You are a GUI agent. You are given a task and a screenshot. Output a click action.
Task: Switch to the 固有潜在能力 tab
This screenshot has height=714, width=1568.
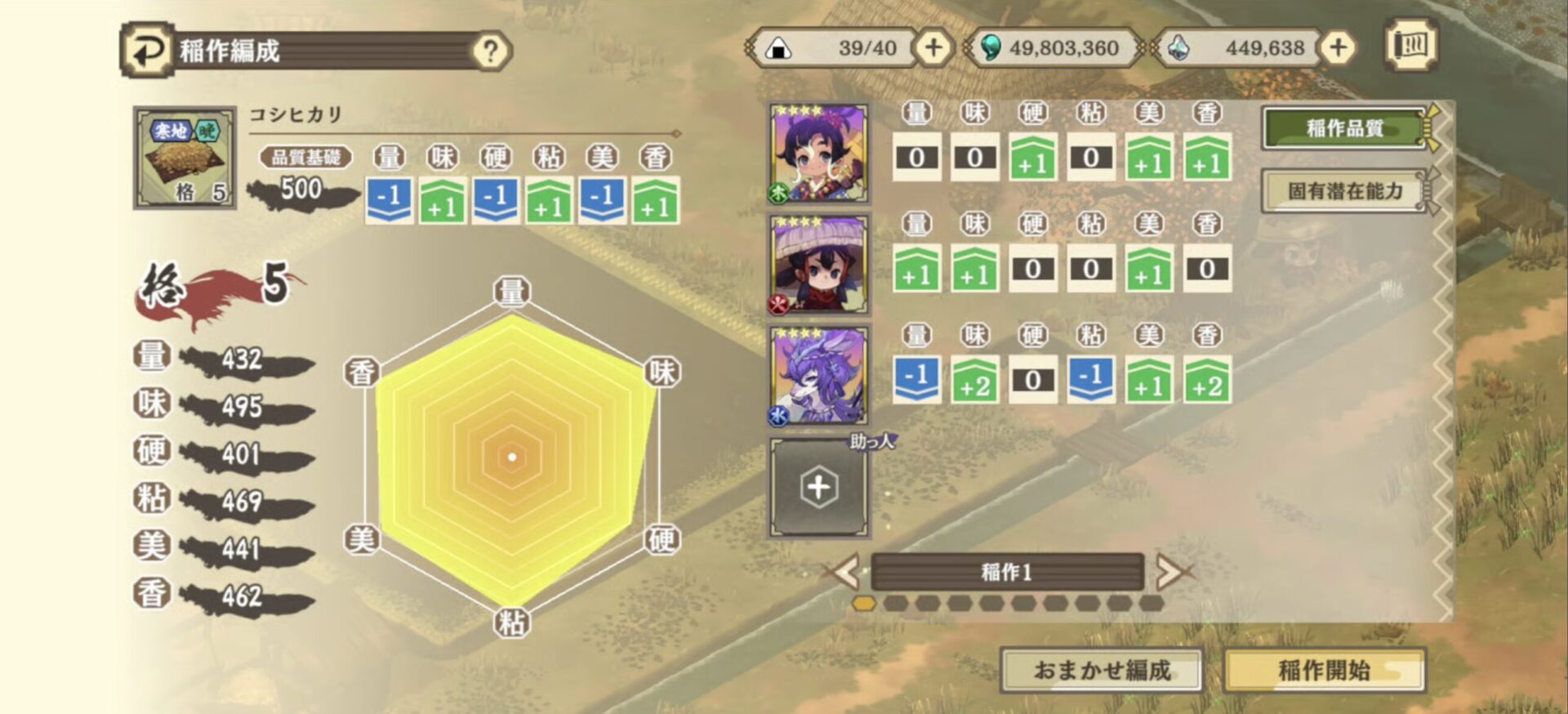tap(1344, 191)
